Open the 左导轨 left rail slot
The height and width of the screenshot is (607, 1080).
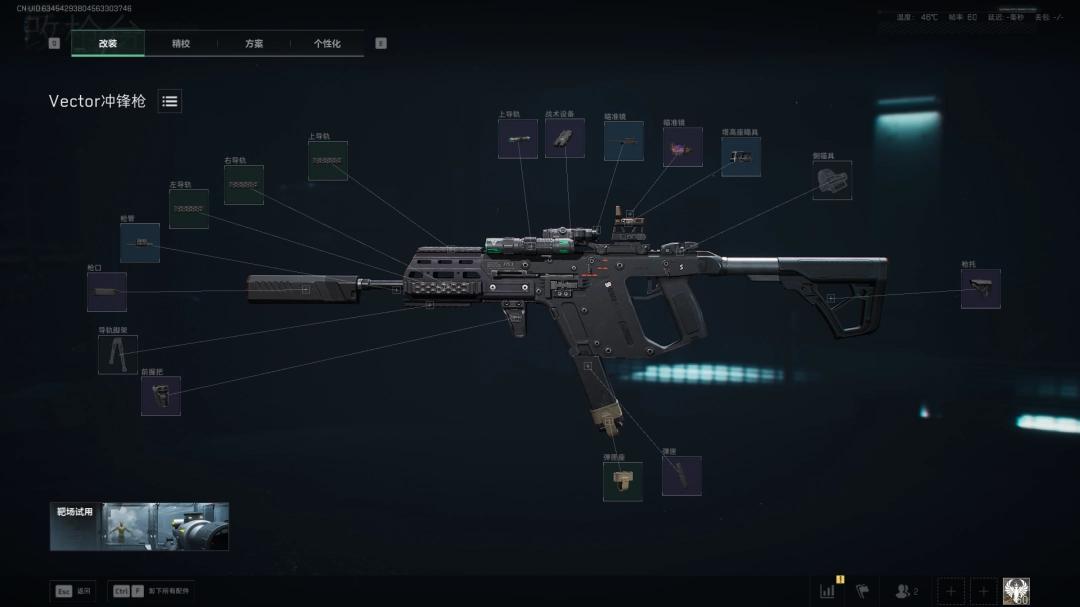[x=189, y=209]
